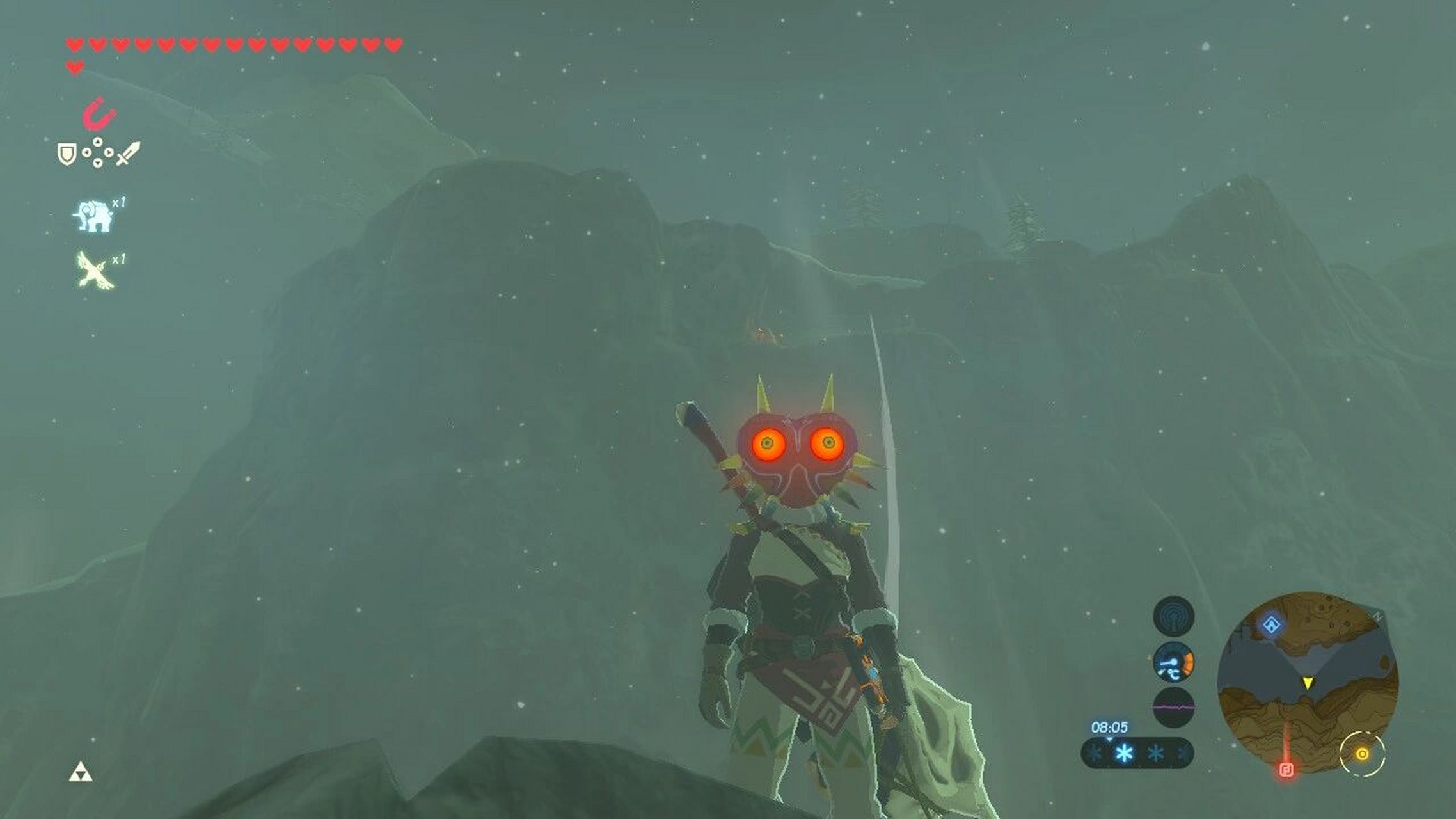Screen dimensions: 1456x819
Task: Check the temperature gauge icon
Action: click(1174, 662)
